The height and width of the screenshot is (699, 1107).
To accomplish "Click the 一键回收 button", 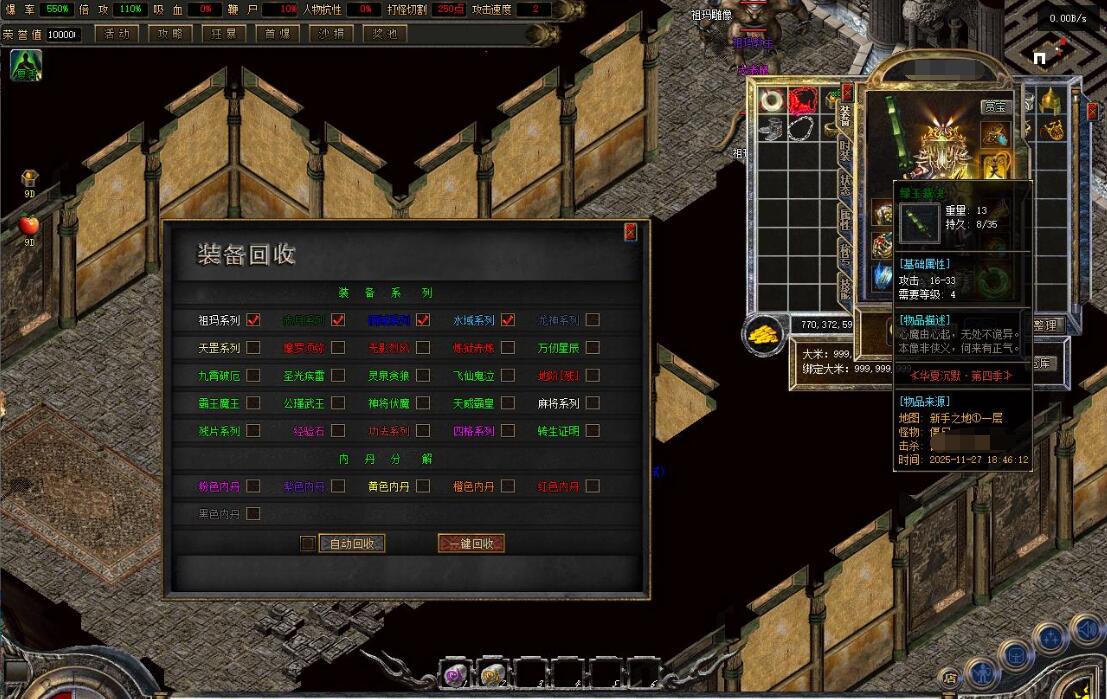I will [471, 543].
